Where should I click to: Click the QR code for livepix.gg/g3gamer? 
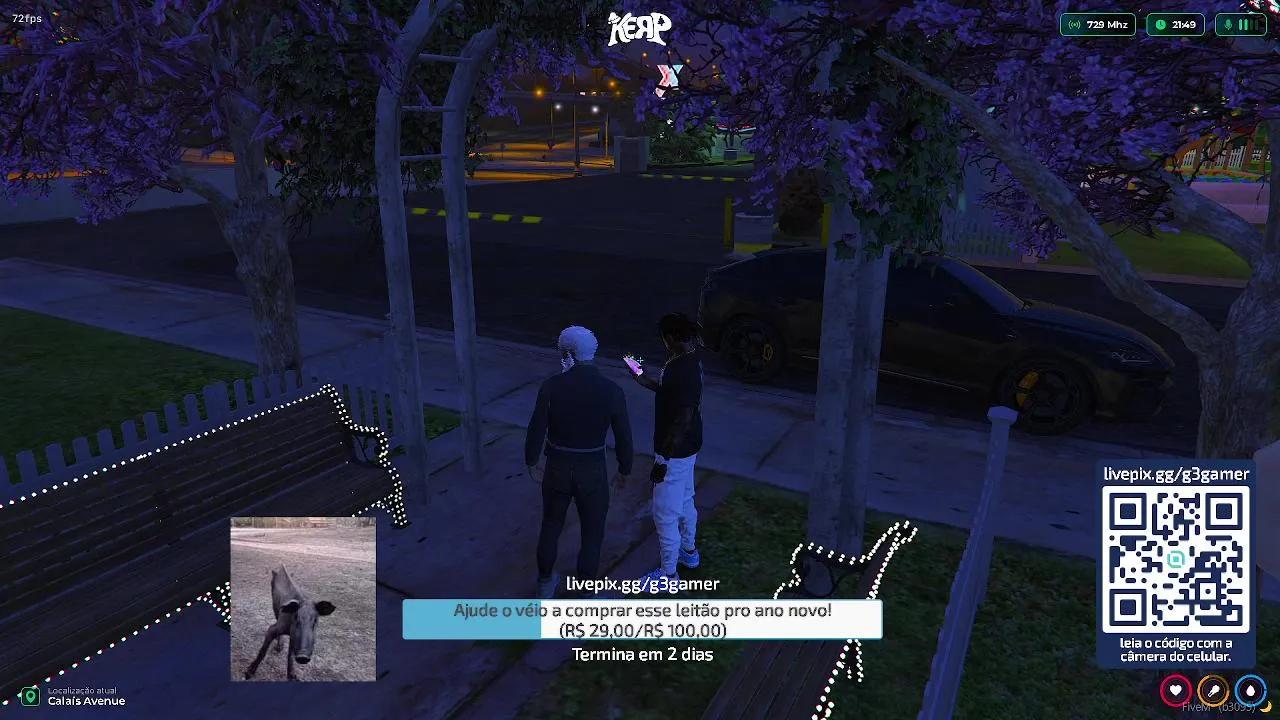pyautogui.click(x=1175, y=560)
